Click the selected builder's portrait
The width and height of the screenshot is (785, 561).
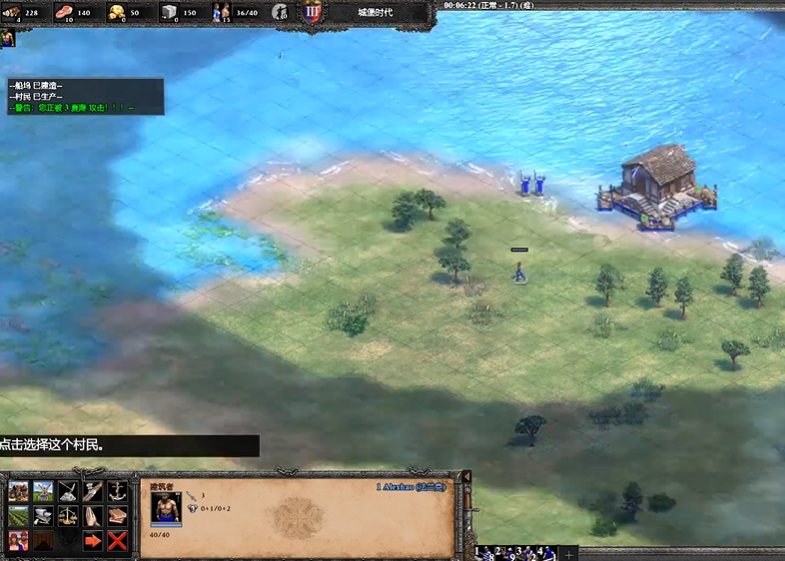click(166, 508)
